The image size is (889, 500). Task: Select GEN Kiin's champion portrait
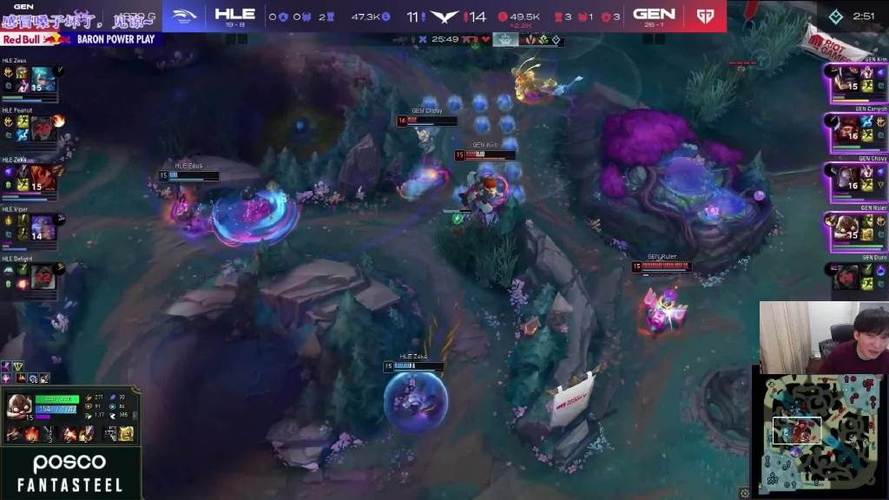[846, 80]
